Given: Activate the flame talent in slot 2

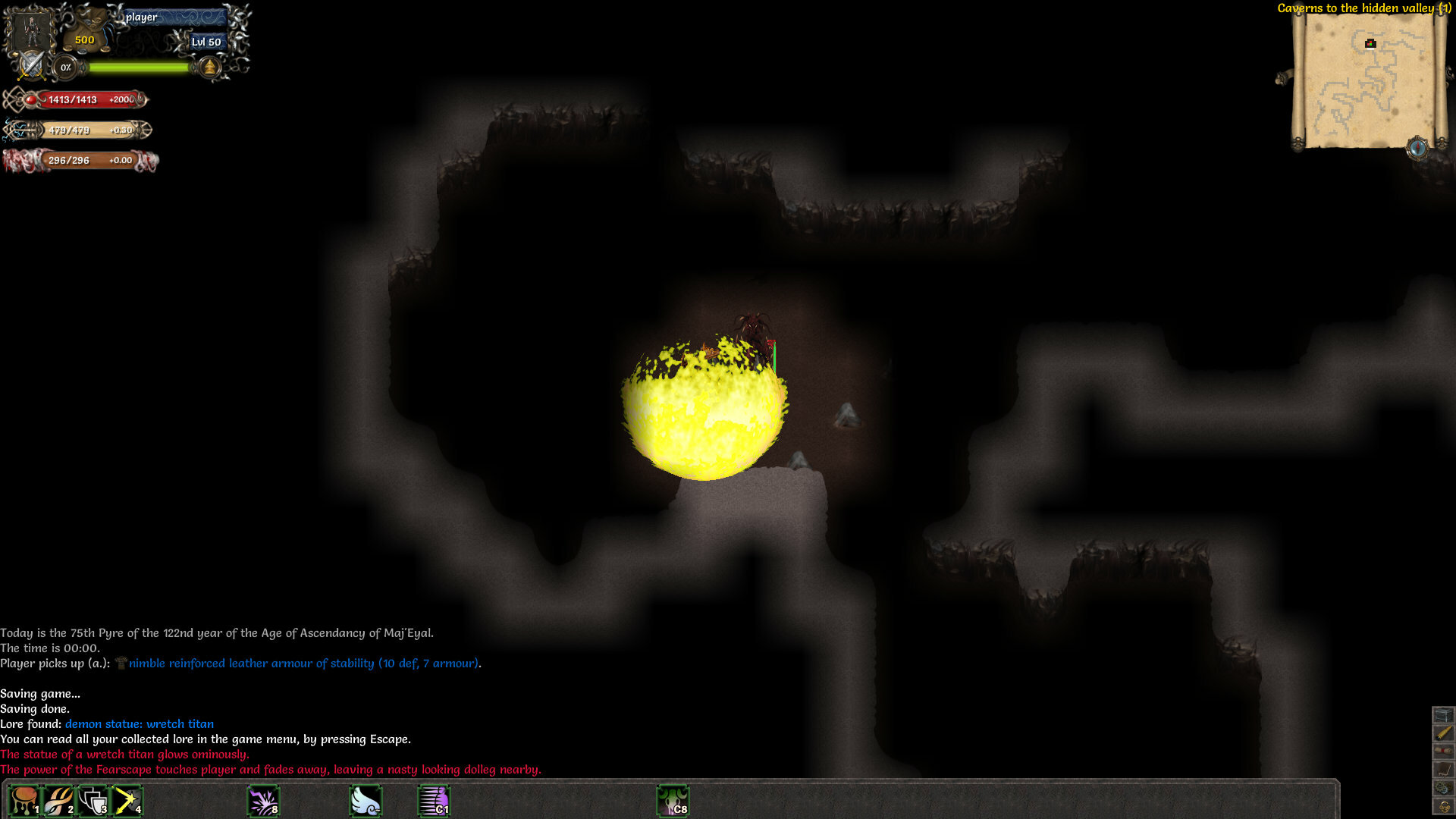Looking at the screenshot, I should click(x=58, y=799).
